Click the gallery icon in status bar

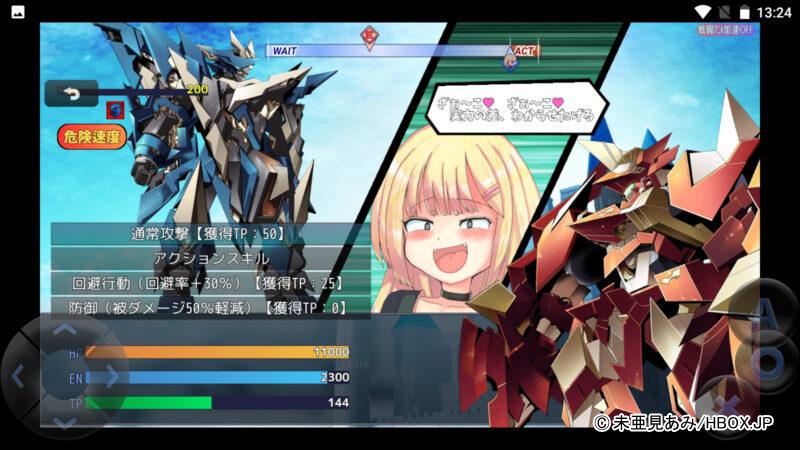17,12
